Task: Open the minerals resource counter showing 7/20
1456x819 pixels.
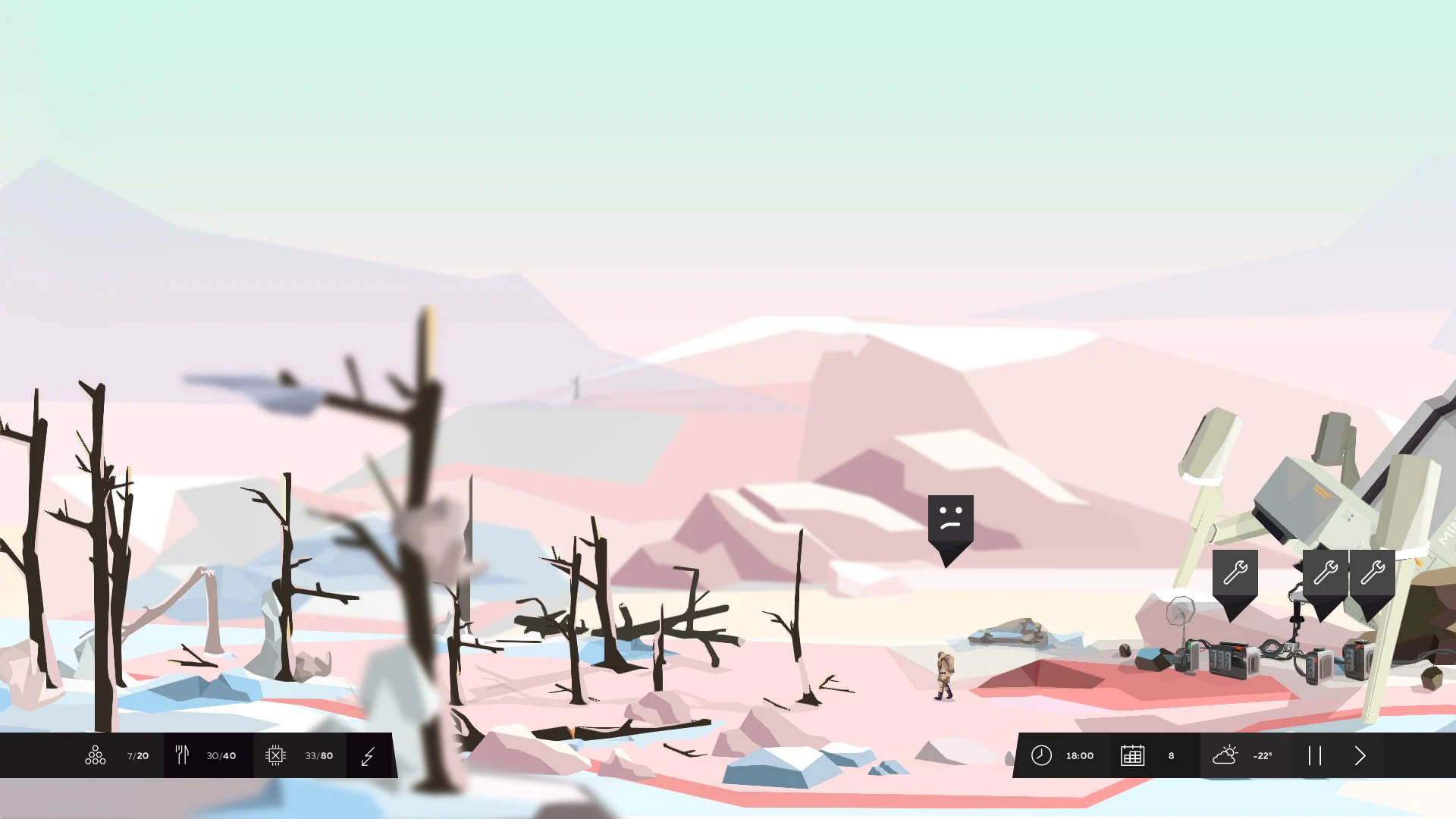Action: (95, 755)
